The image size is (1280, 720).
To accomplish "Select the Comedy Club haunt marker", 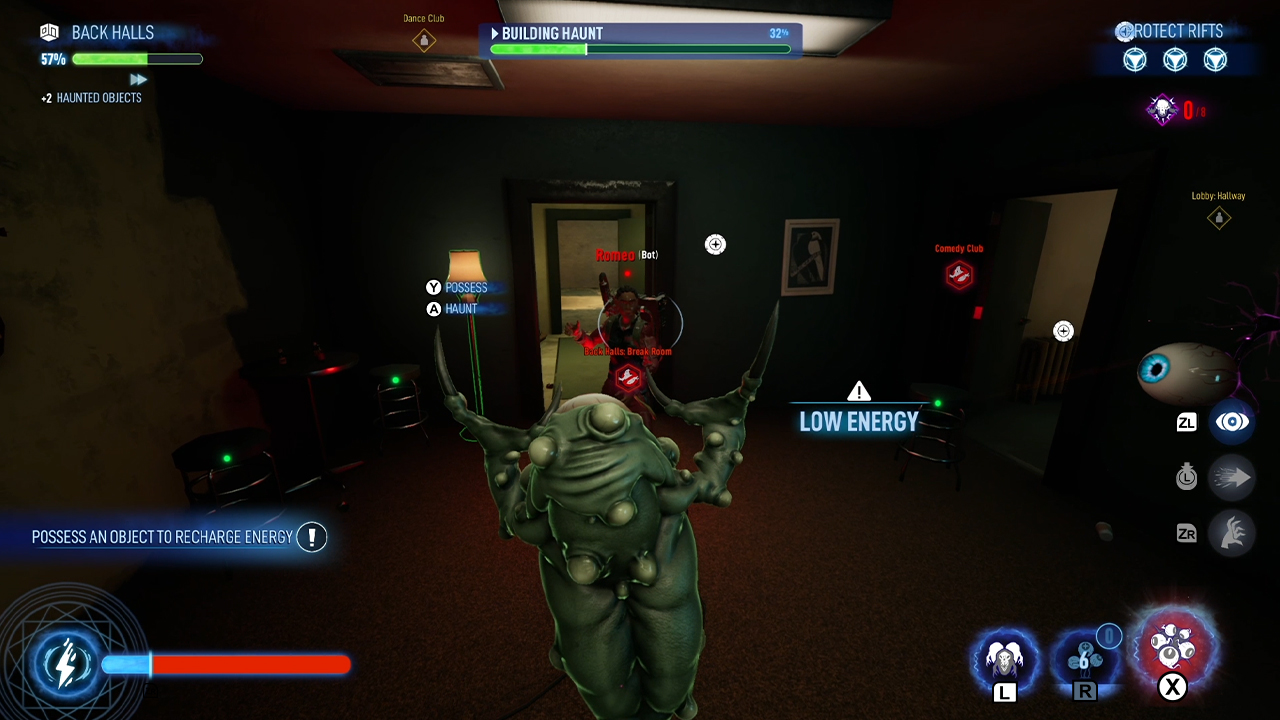I will tap(958, 276).
